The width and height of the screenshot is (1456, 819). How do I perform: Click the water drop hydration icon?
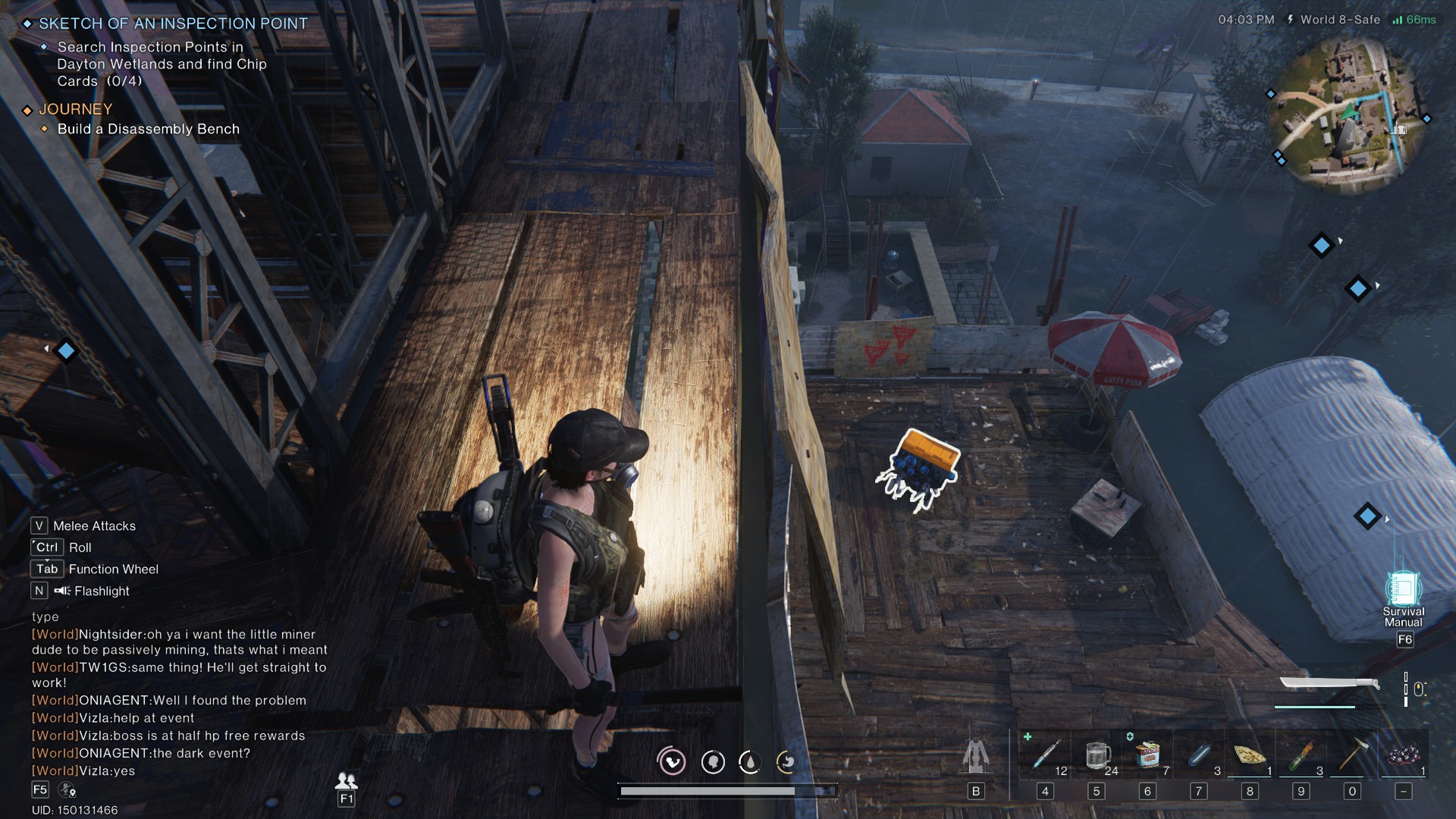pos(750,761)
